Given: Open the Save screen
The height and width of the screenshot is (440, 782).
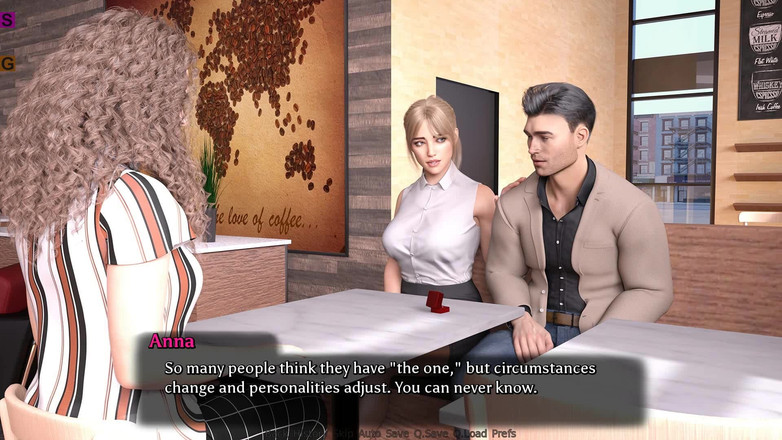Looking at the screenshot, I should (398, 433).
